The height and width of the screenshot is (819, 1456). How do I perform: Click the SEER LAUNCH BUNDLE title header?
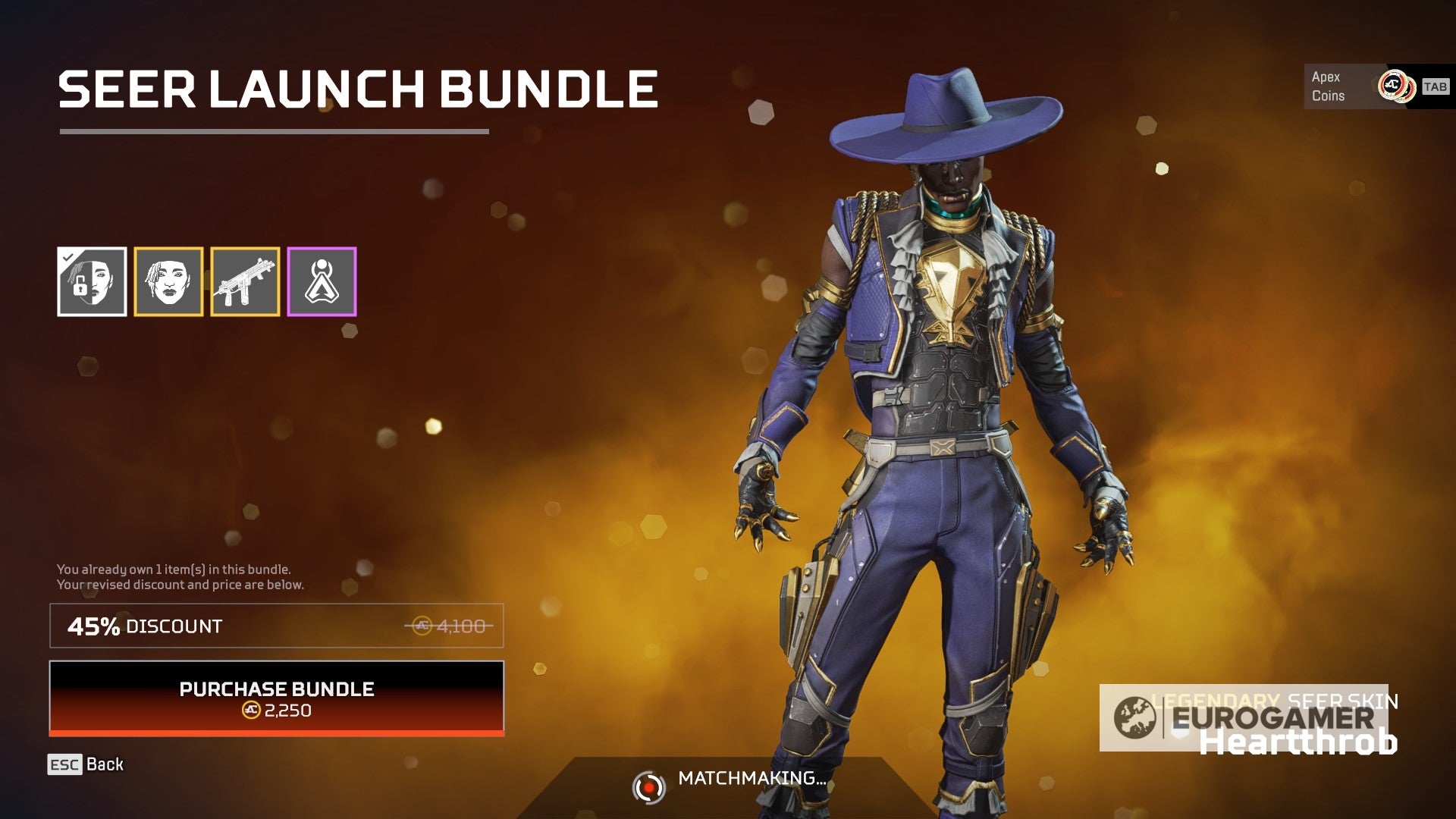click(356, 89)
